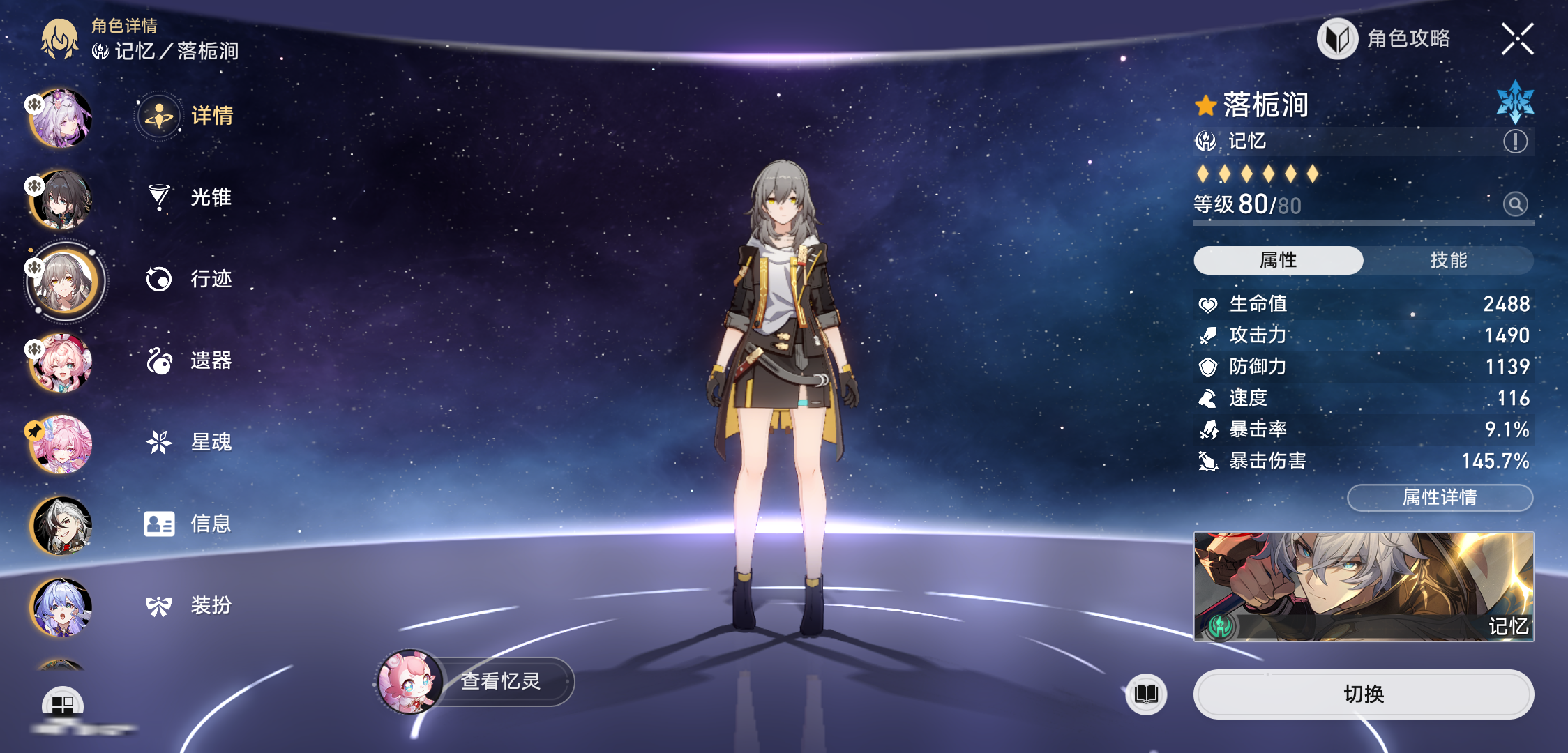
Task: Click the 切换 switch path button
Action: 1363,694
